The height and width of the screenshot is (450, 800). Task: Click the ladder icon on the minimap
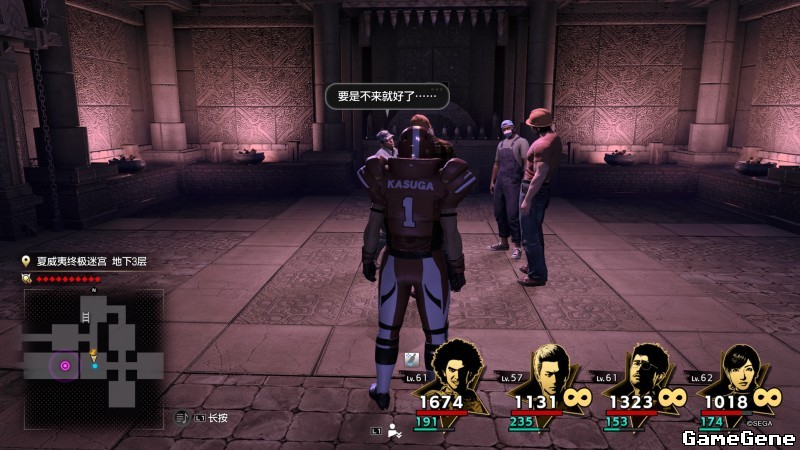pos(87,317)
